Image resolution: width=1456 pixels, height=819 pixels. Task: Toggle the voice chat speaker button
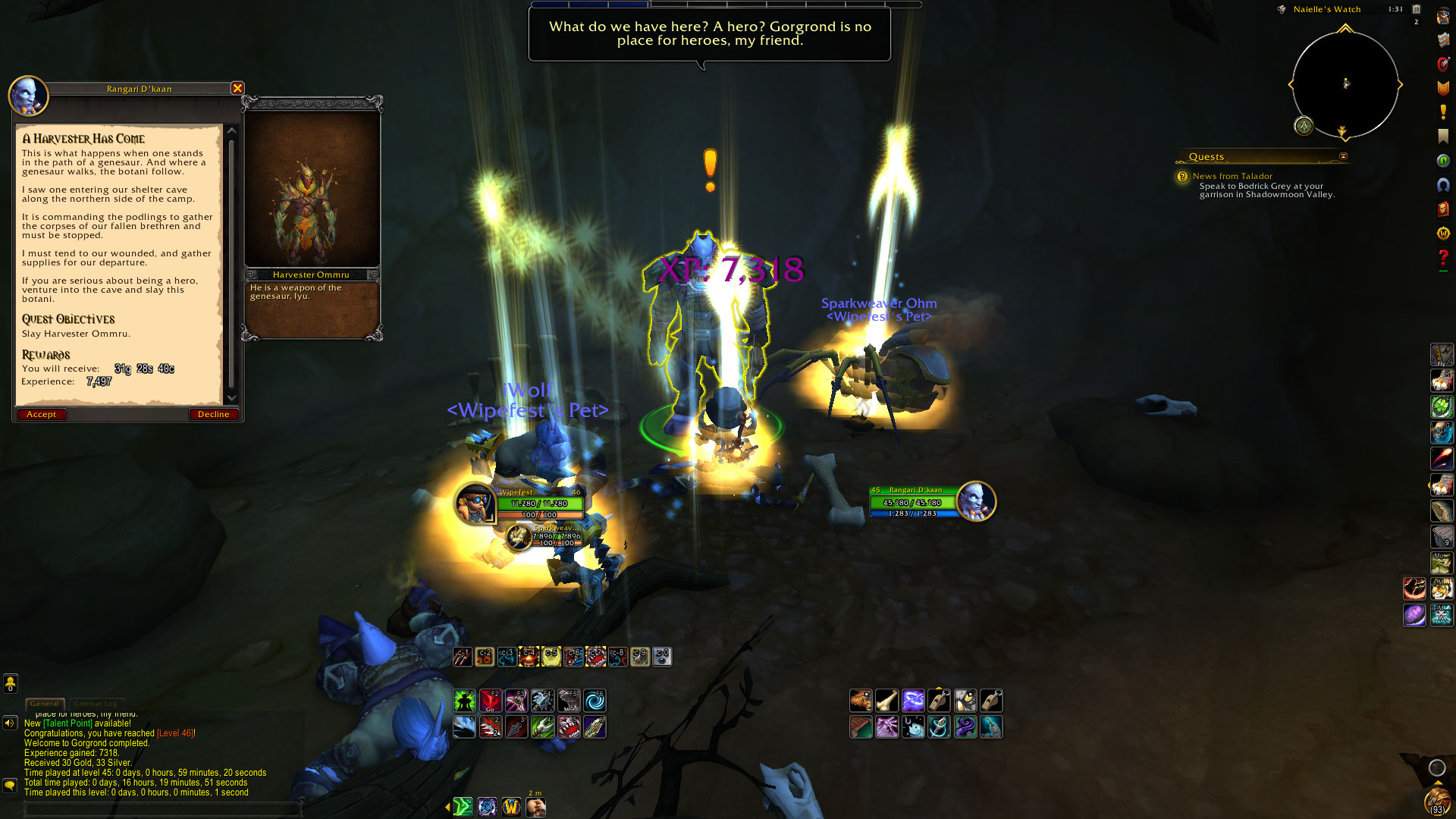10,723
